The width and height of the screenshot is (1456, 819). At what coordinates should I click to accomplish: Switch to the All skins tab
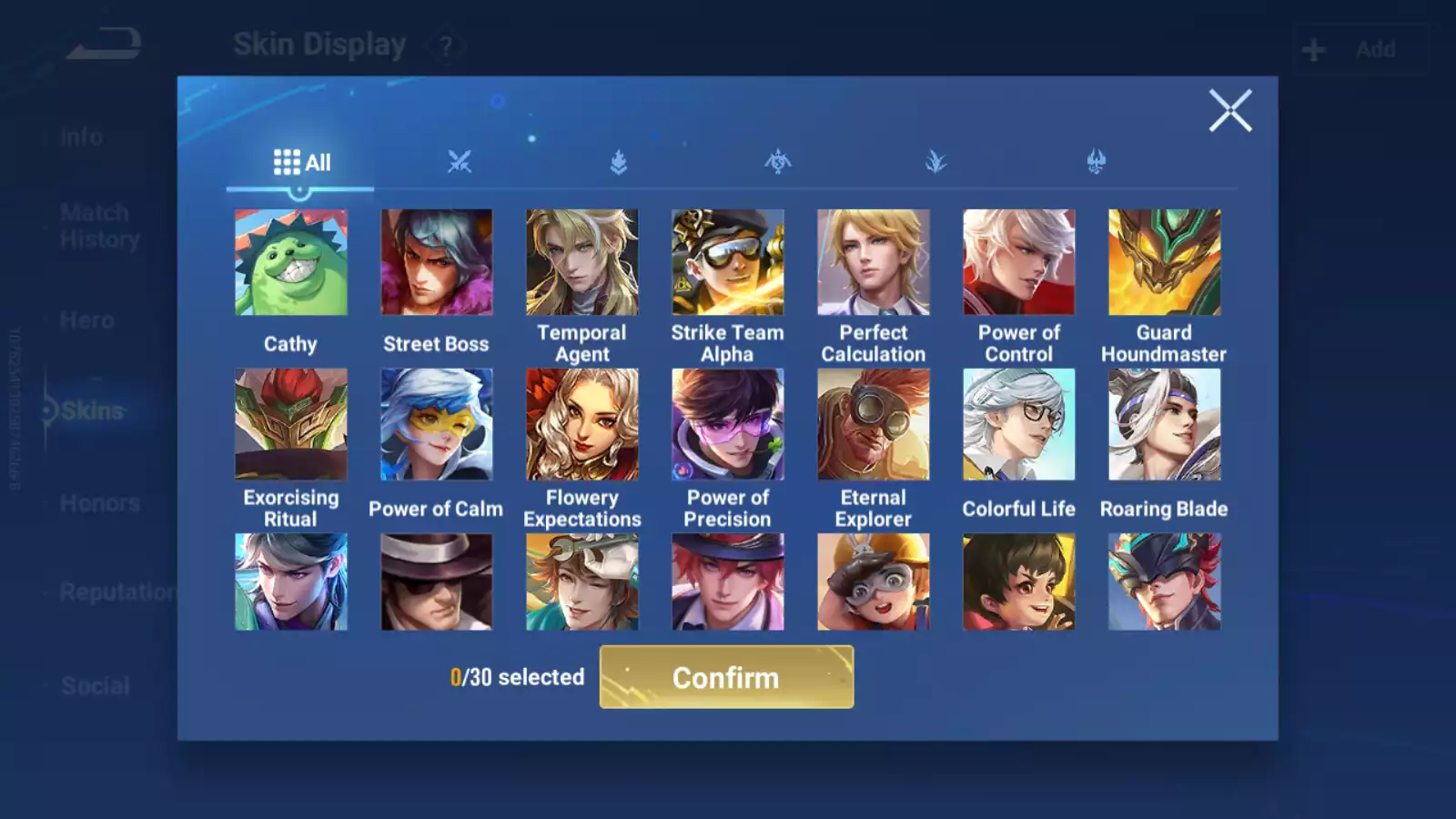click(301, 163)
